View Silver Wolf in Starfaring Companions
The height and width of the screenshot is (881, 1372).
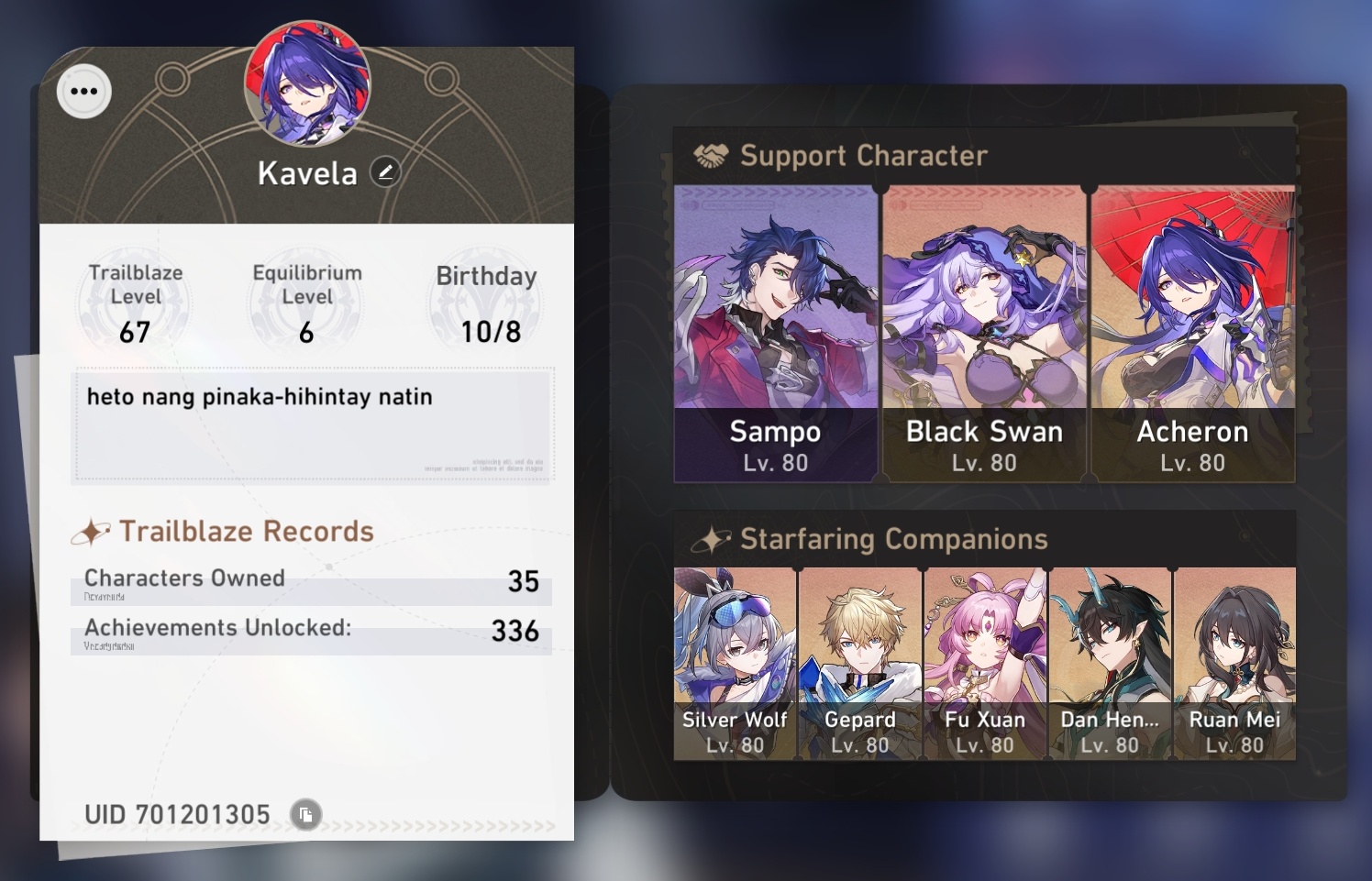click(735, 660)
